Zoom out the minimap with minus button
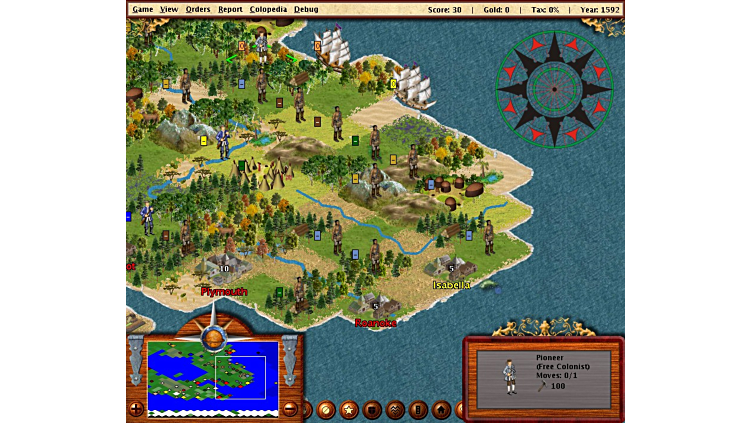 click(290, 408)
